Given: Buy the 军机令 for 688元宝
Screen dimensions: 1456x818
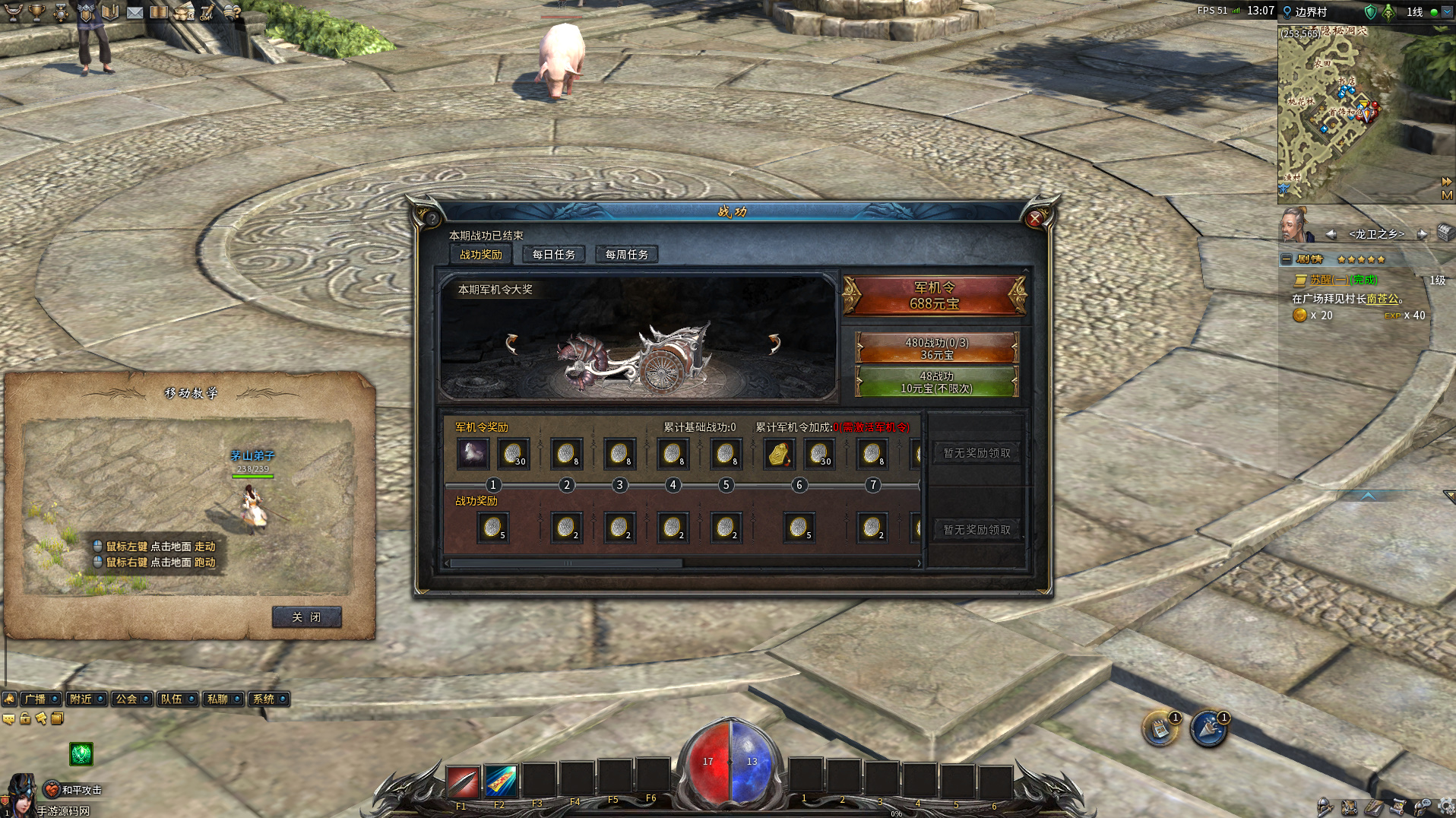Looking at the screenshot, I should [934, 296].
